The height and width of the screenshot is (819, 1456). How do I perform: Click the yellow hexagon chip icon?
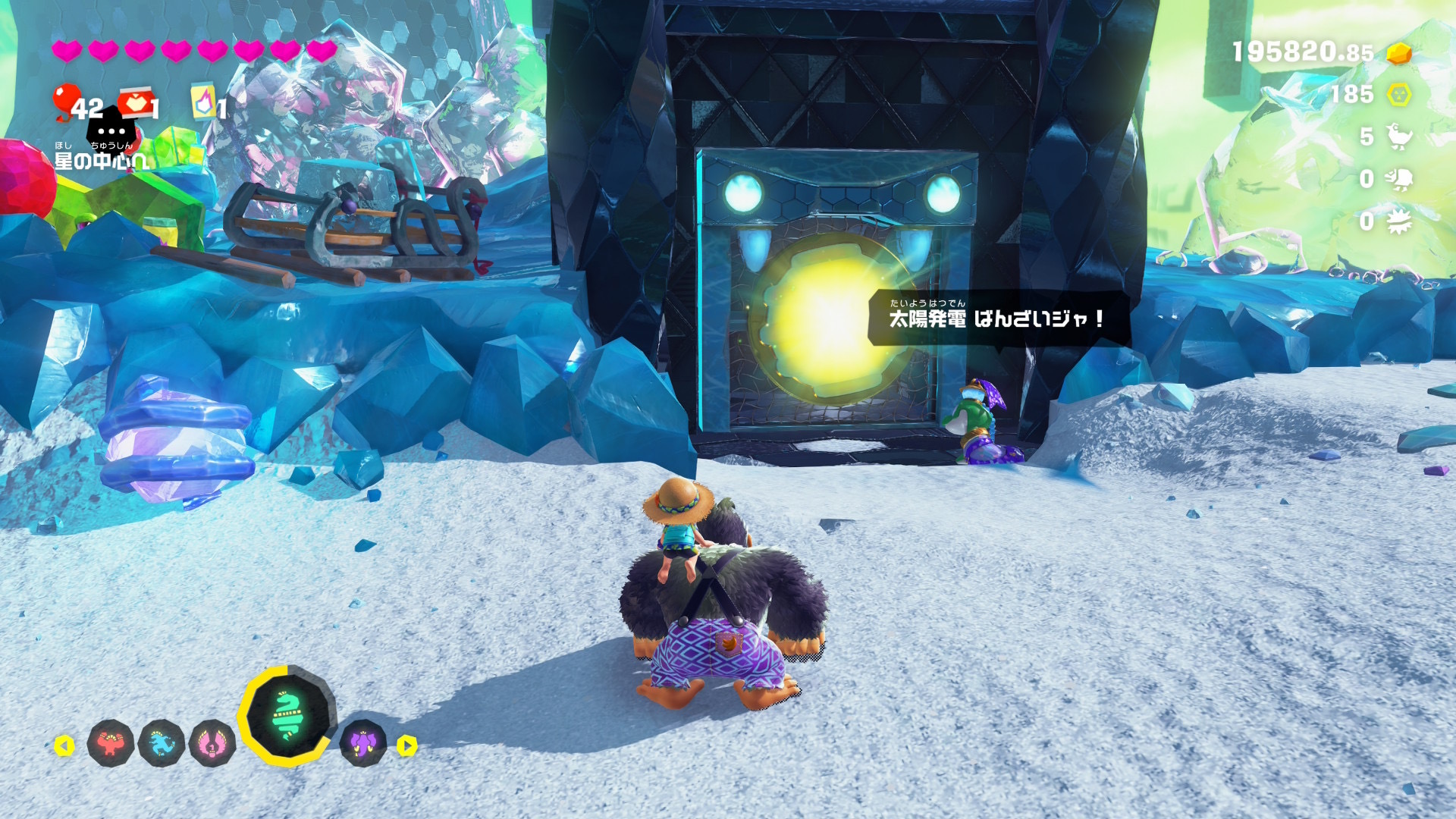1399,95
